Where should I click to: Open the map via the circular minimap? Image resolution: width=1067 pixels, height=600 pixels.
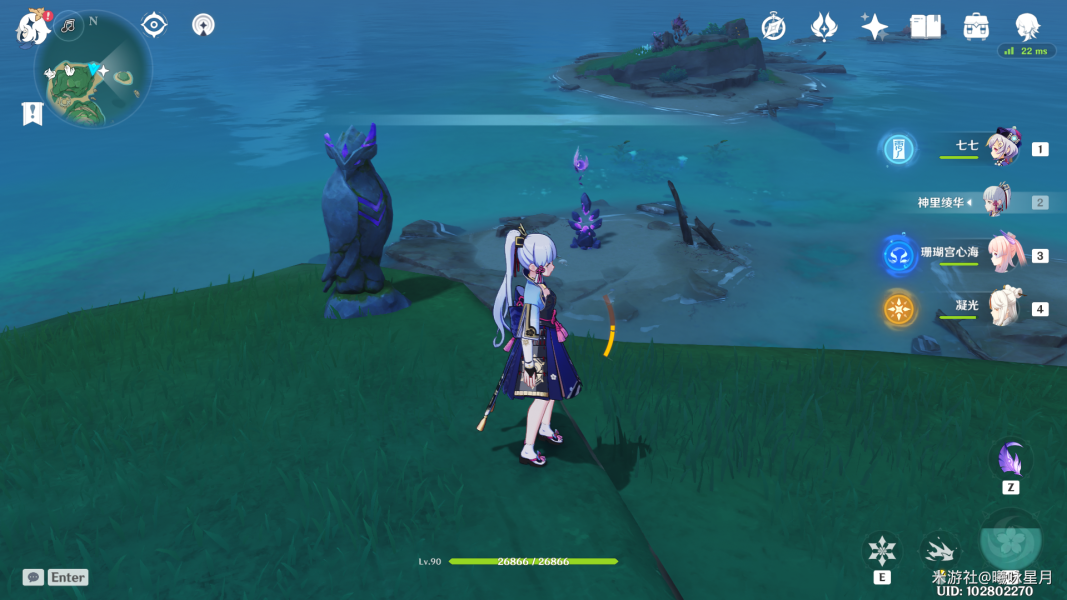tap(93, 70)
